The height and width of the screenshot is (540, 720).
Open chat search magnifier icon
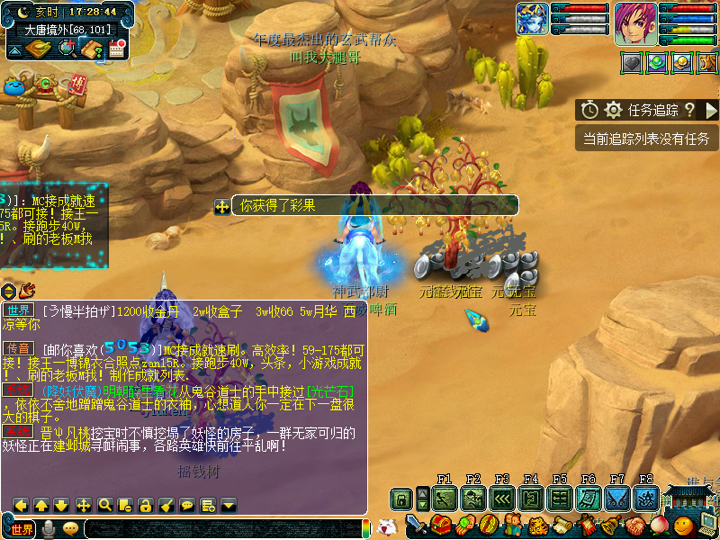[x=104, y=505]
